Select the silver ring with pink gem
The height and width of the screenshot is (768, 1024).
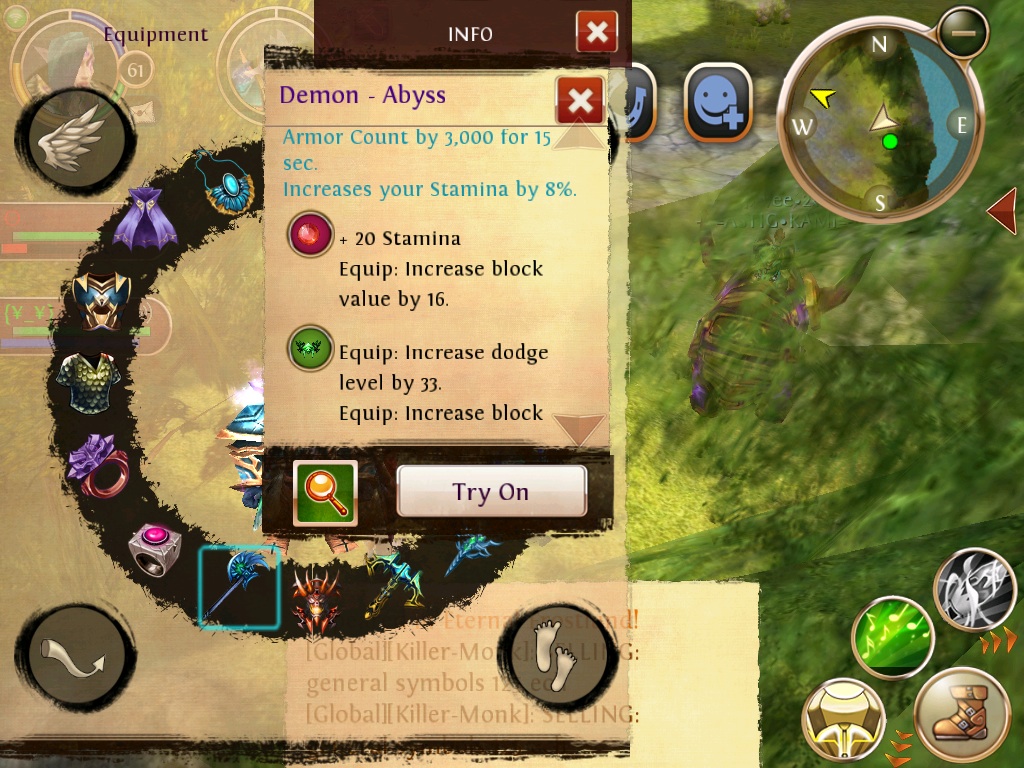(x=155, y=549)
